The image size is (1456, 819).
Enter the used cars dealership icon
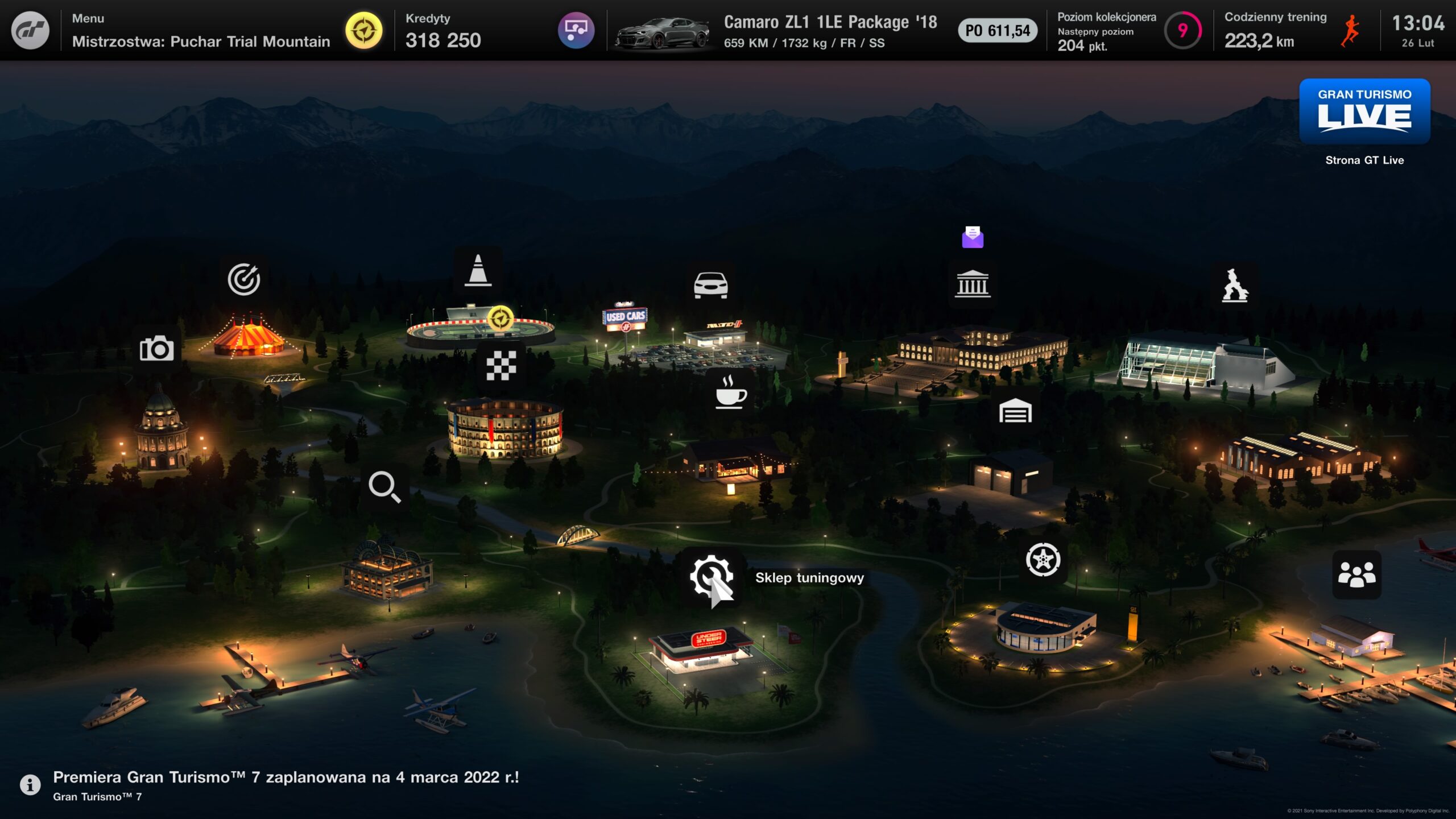(x=710, y=285)
